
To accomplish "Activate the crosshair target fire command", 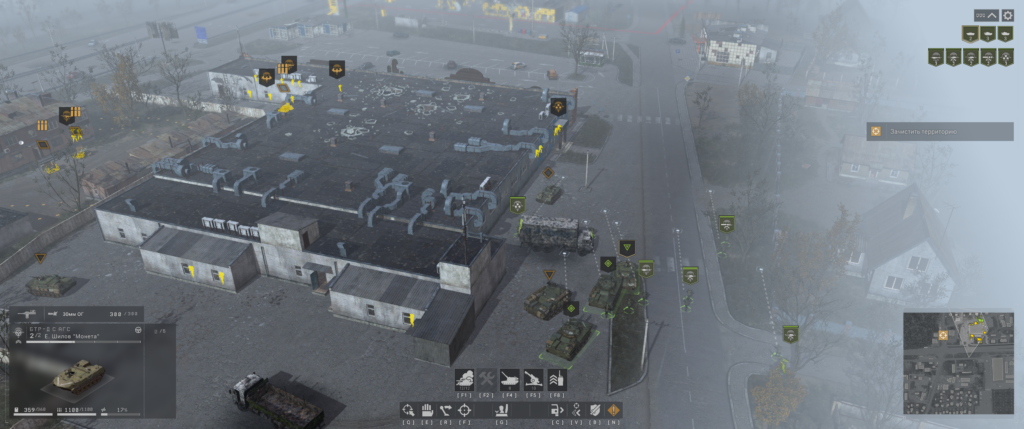I will (464, 409).
